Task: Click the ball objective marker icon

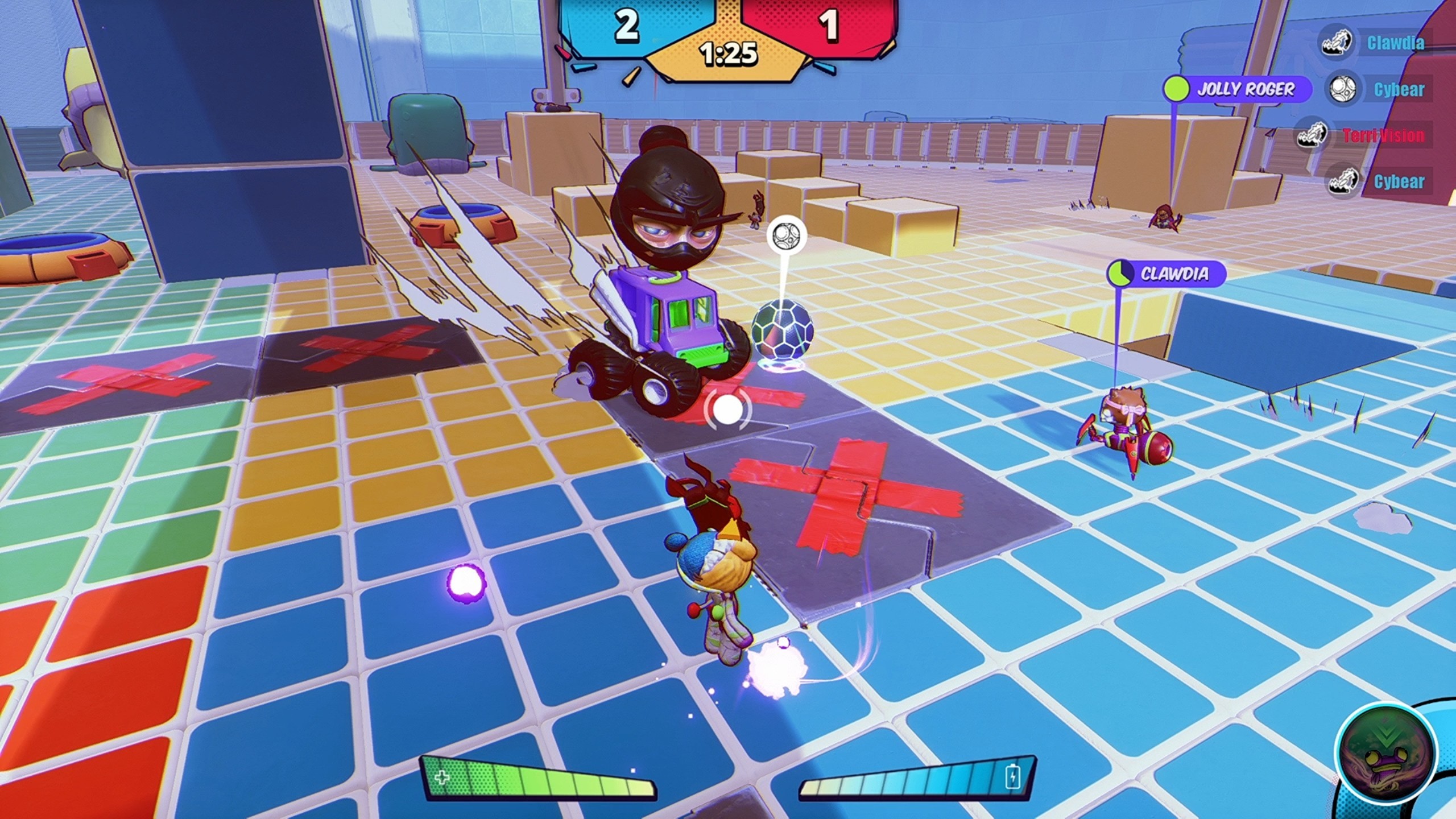Action: pyautogui.click(x=787, y=235)
